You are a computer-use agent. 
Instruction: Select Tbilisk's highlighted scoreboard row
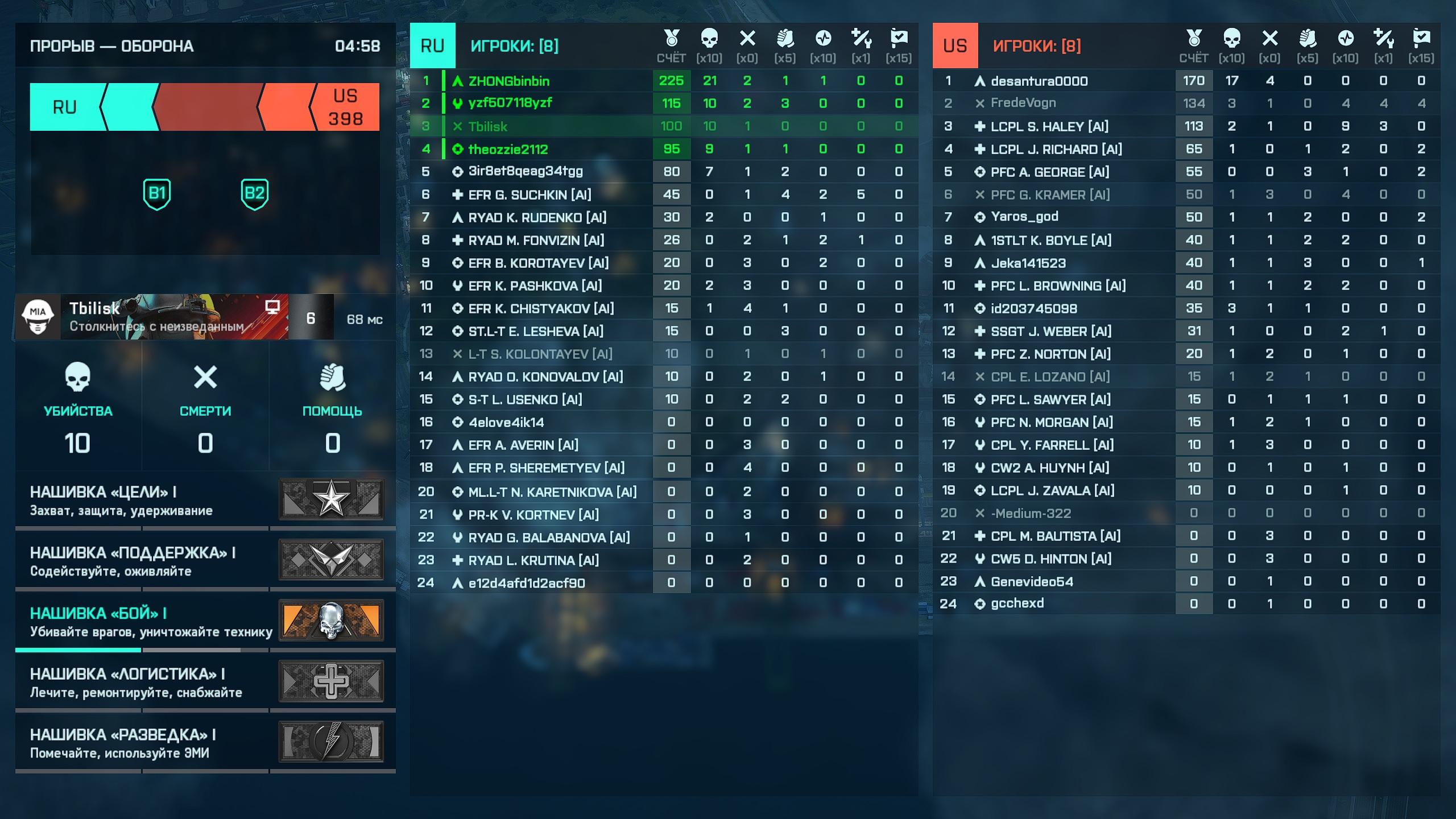click(x=488, y=126)
